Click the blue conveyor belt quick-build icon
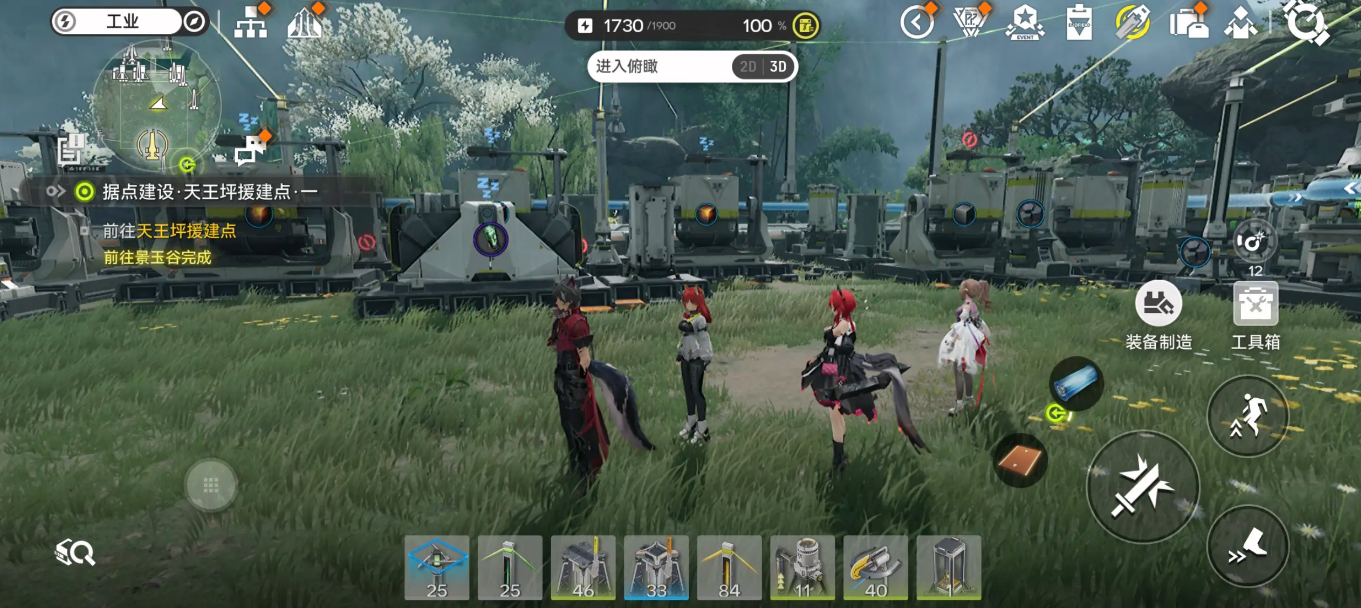The width and height of the screenshot is (1361, 608). [x=1076, y=383]
